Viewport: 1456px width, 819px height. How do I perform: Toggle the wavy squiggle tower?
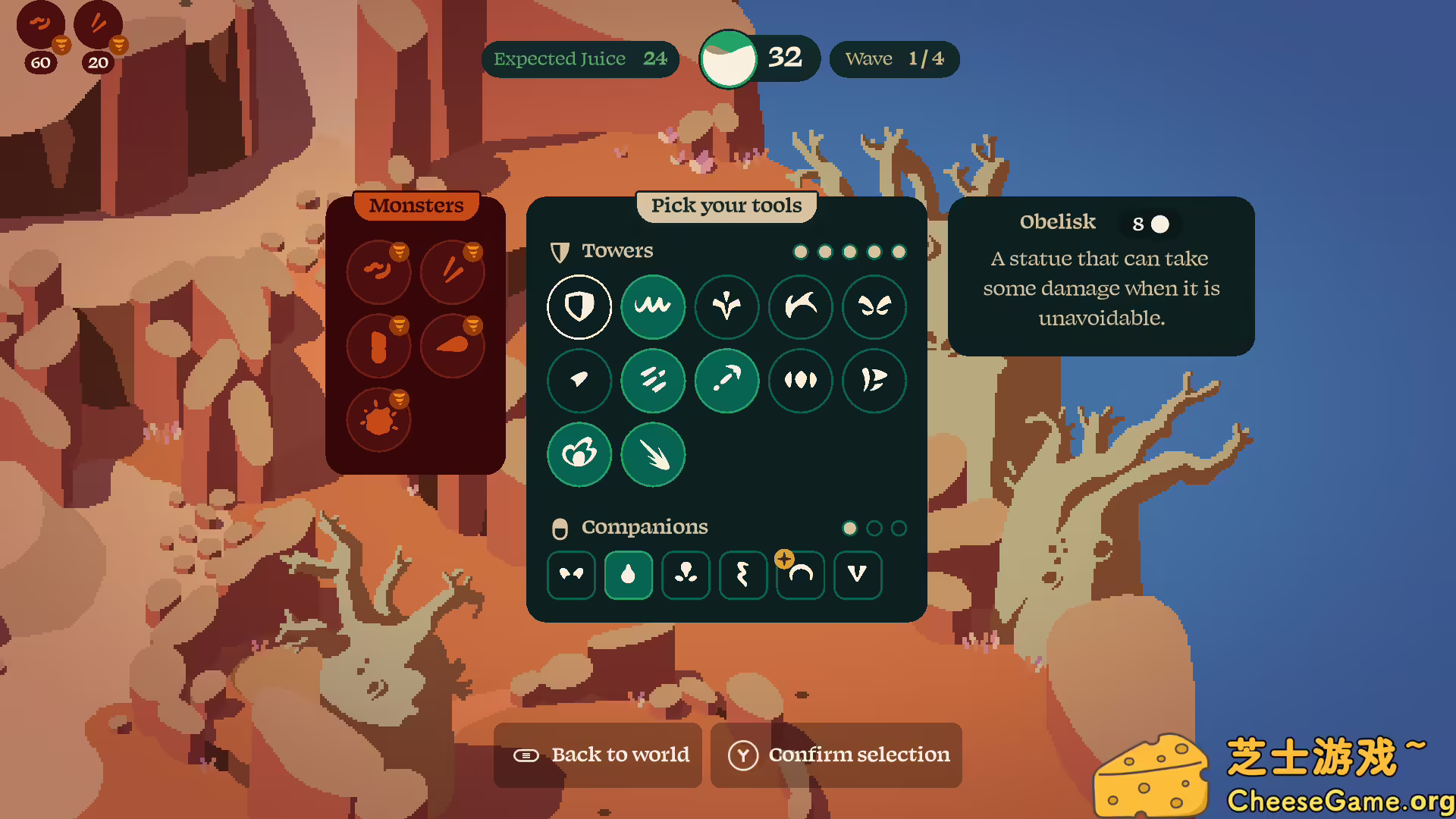tap(653, 306)
